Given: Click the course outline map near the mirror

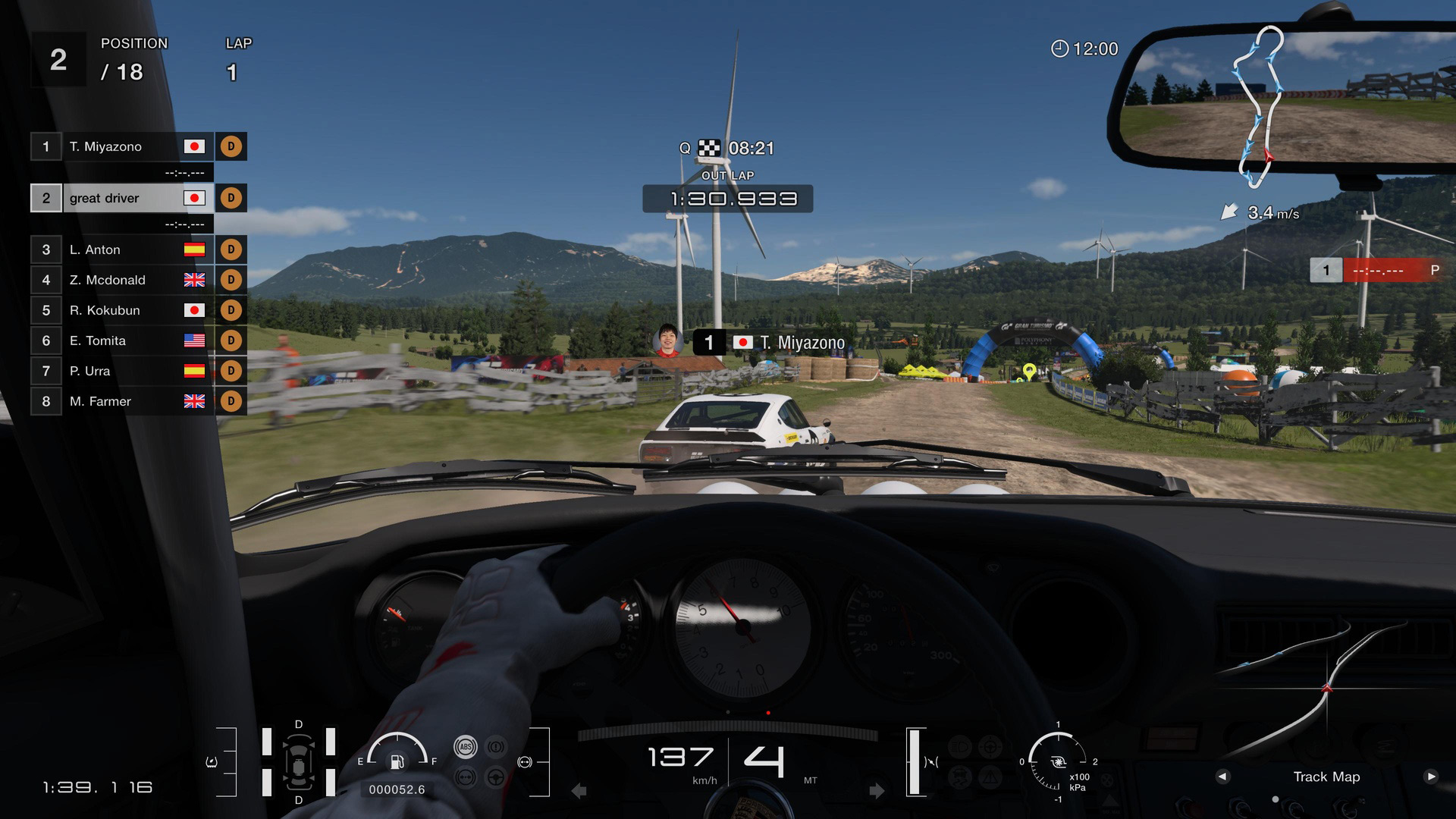Looking at the screenshot, I should point(1259,106).
